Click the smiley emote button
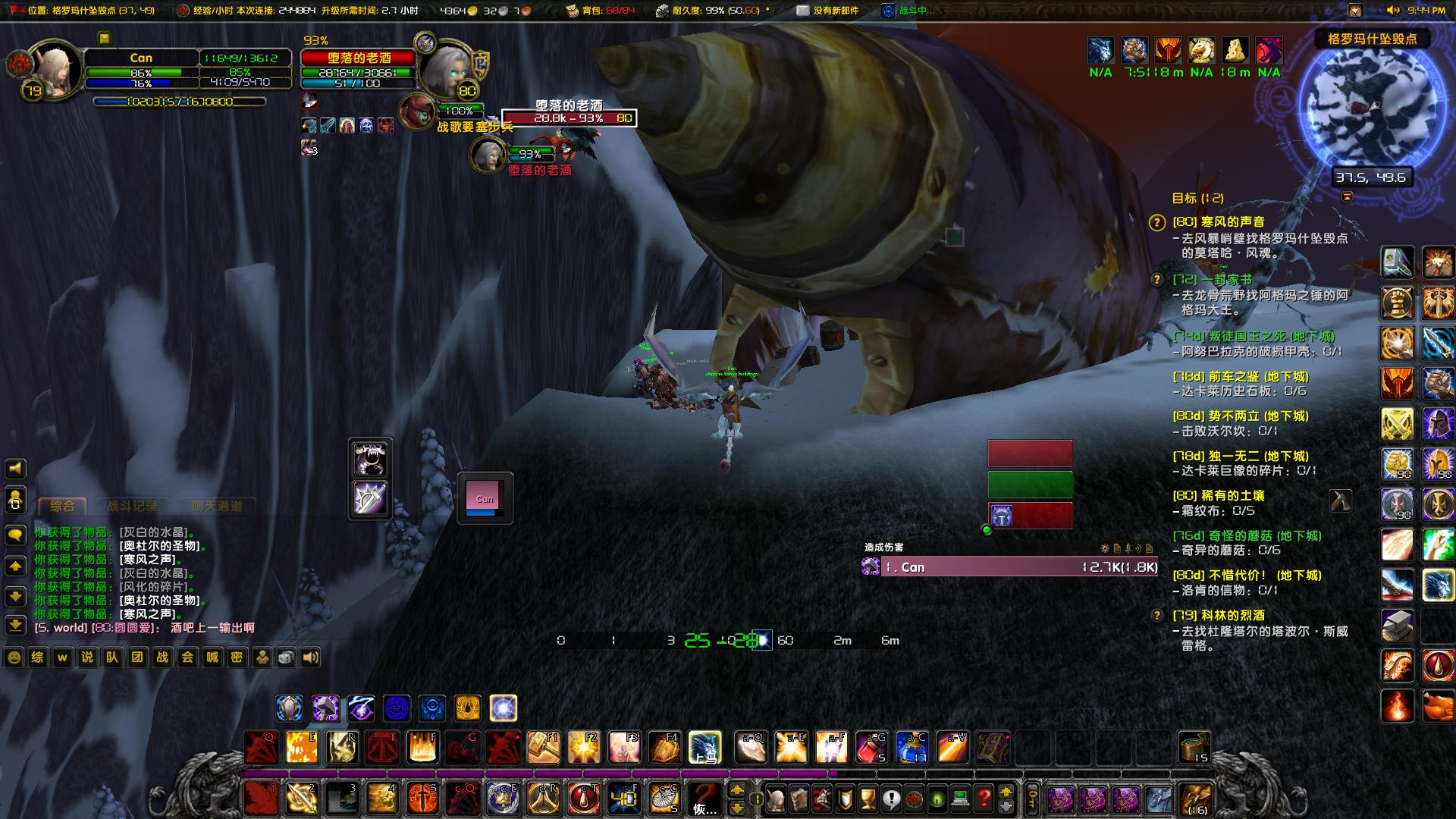Viewport: 1456px width, 819px height. tap(14, 657)
